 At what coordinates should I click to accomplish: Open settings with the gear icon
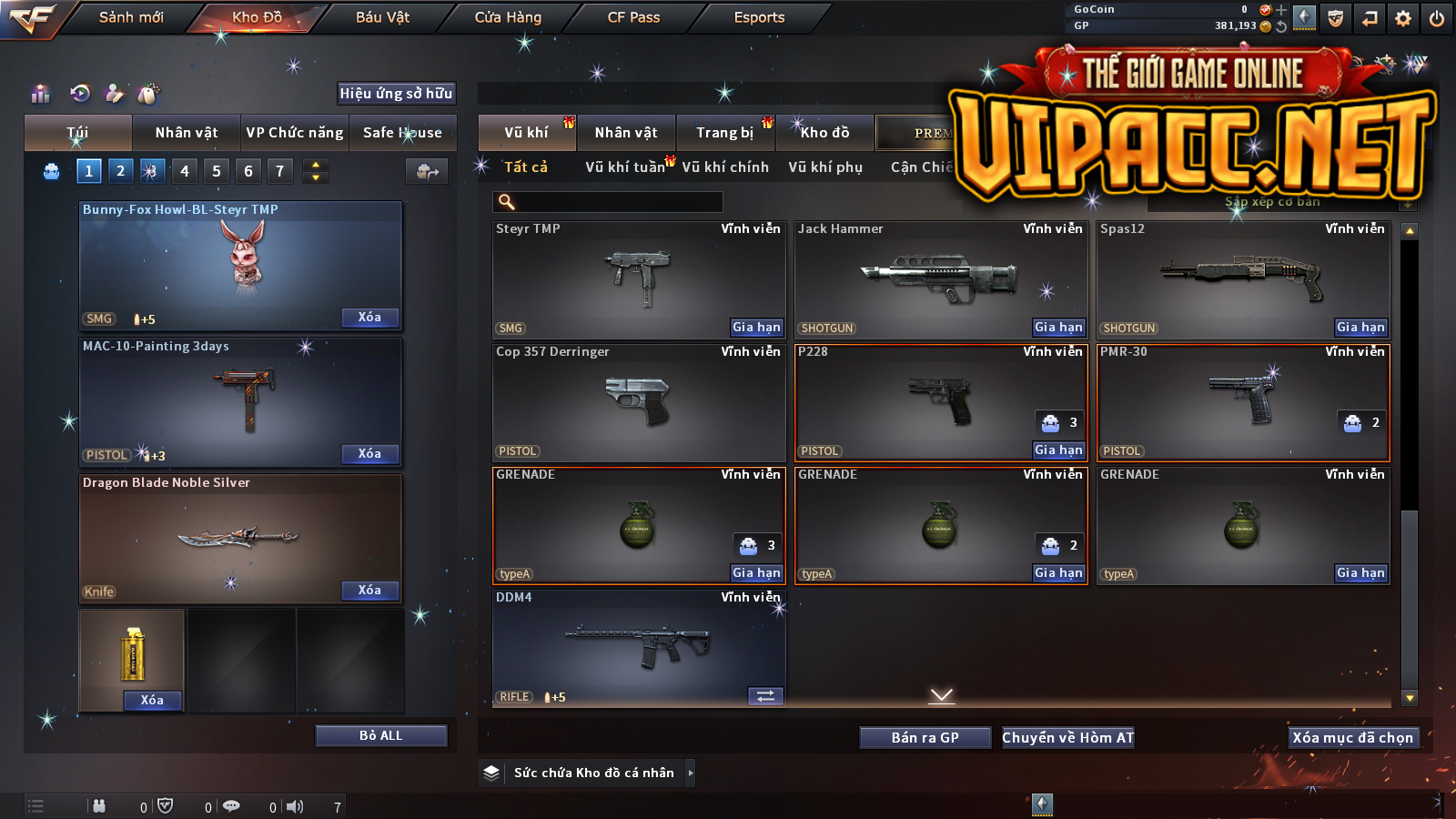click(1403, 18)
